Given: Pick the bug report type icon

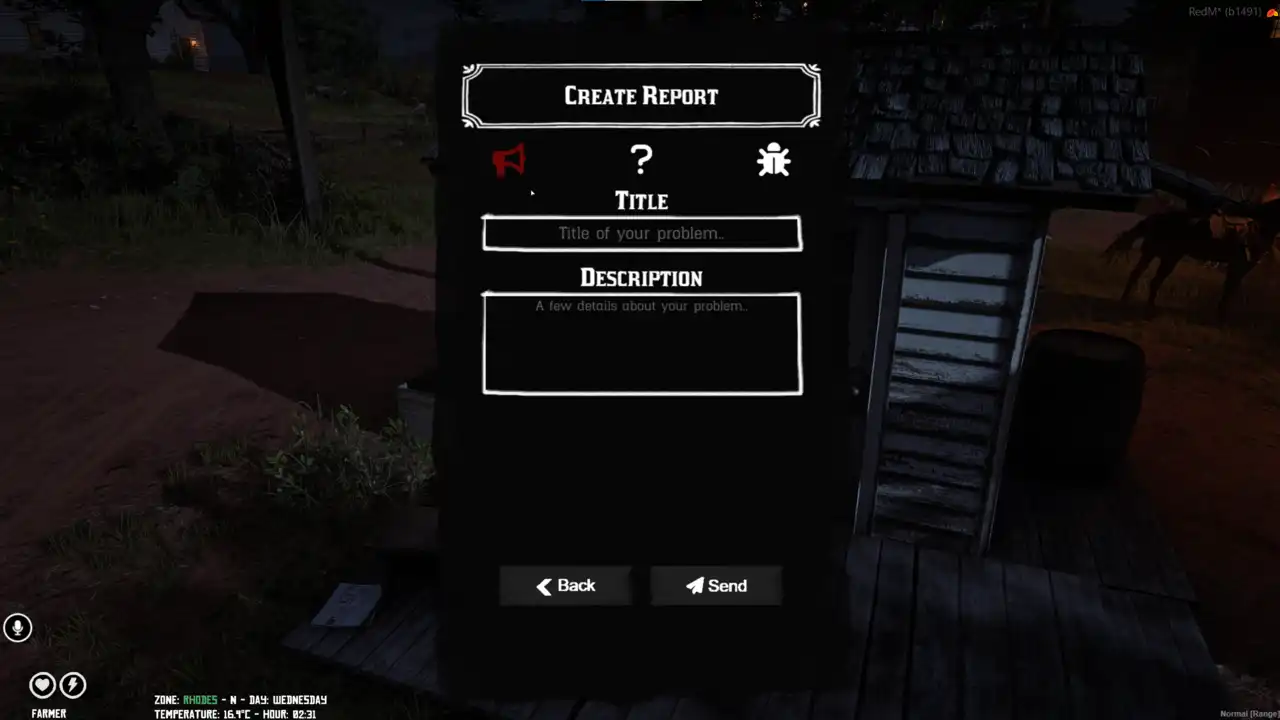Looking at the screenshot, I should tap(773, 160).
